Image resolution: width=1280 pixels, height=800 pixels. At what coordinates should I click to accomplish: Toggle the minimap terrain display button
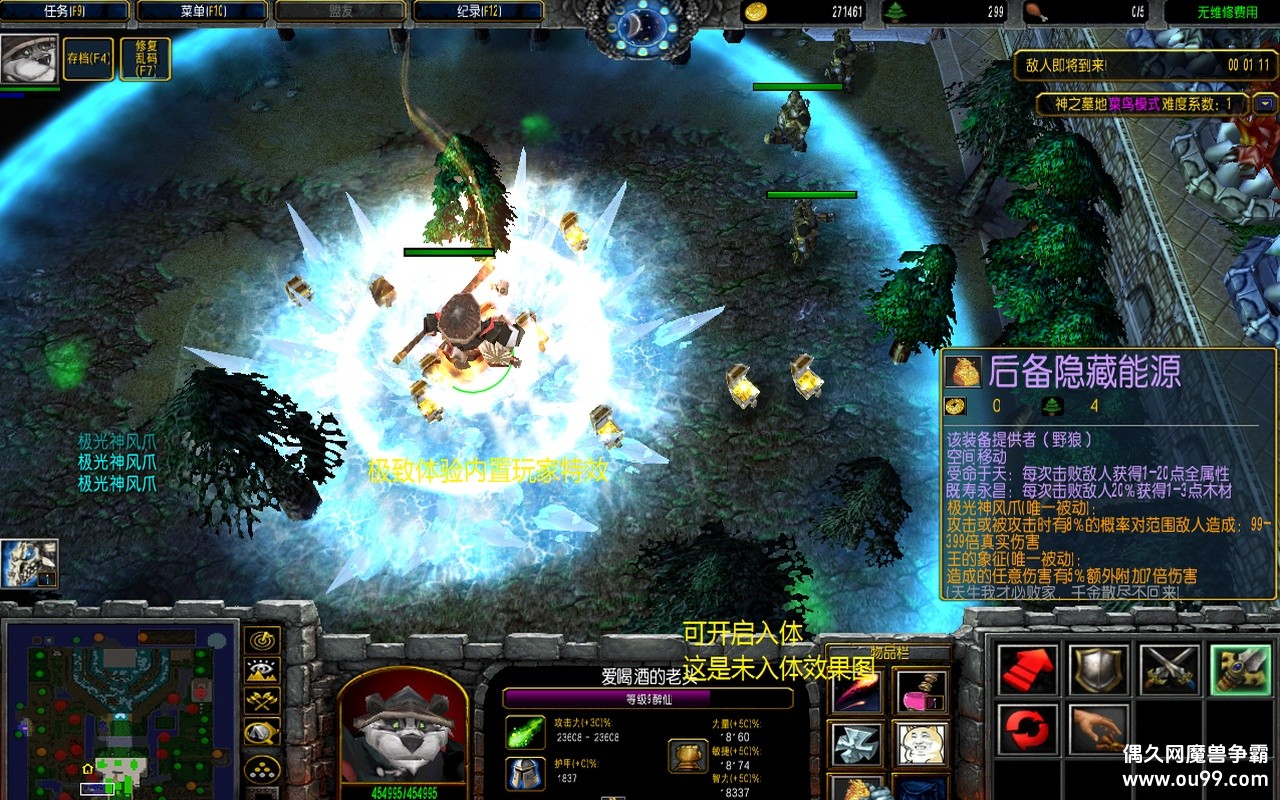262,671
